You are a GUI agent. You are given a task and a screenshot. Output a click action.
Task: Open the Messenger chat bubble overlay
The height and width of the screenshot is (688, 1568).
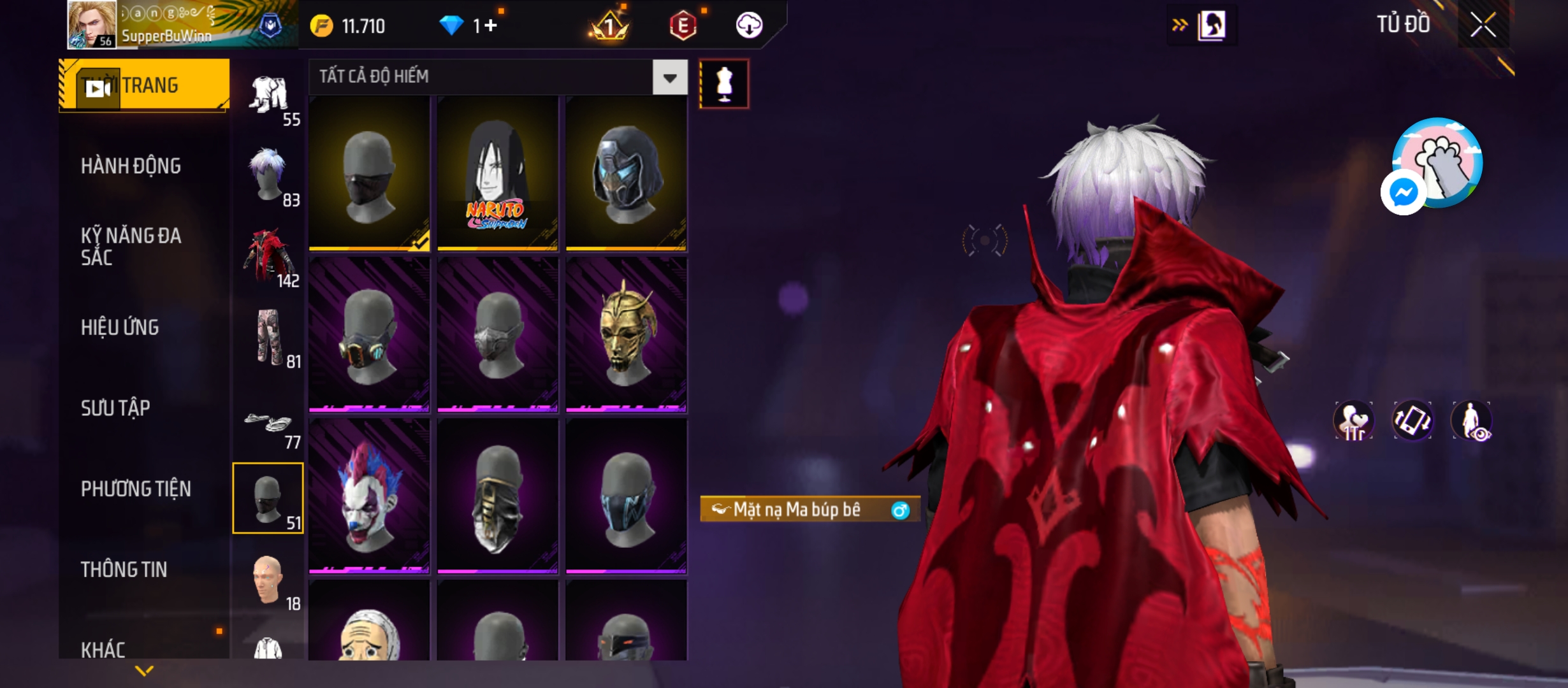(1403, 192)
